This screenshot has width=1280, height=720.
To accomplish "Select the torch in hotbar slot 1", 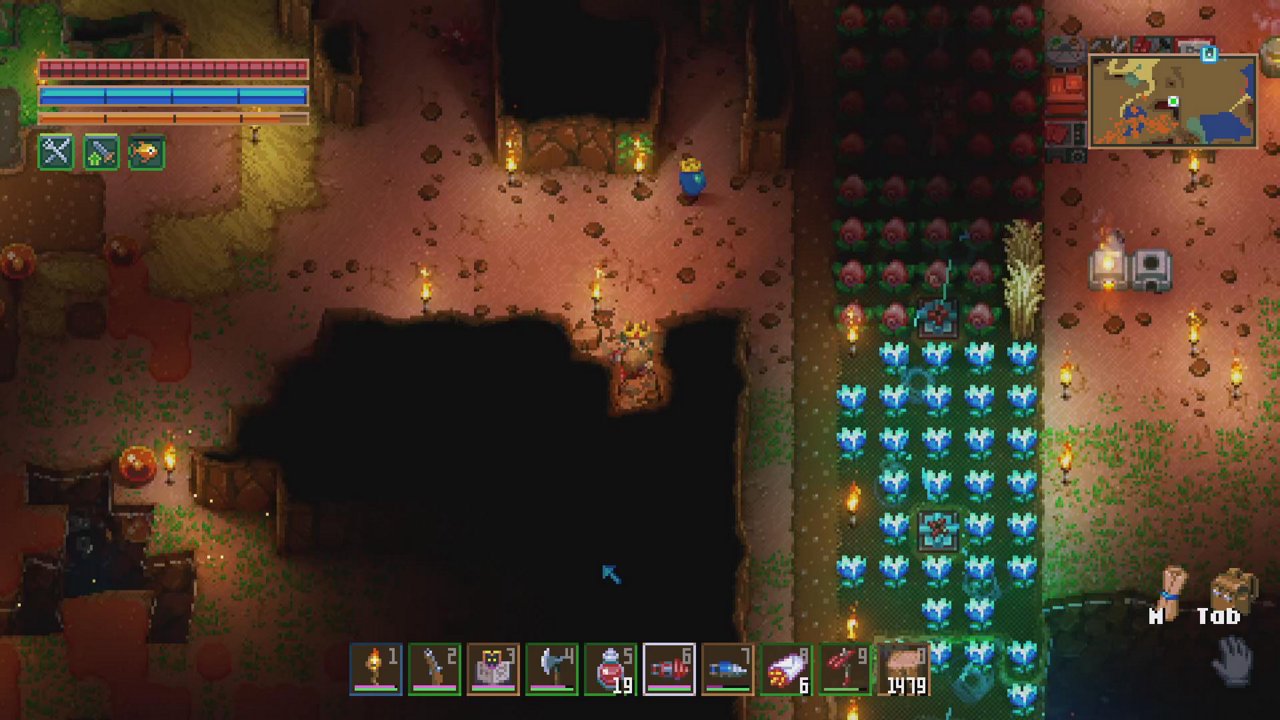I will (x=376, y=668).
